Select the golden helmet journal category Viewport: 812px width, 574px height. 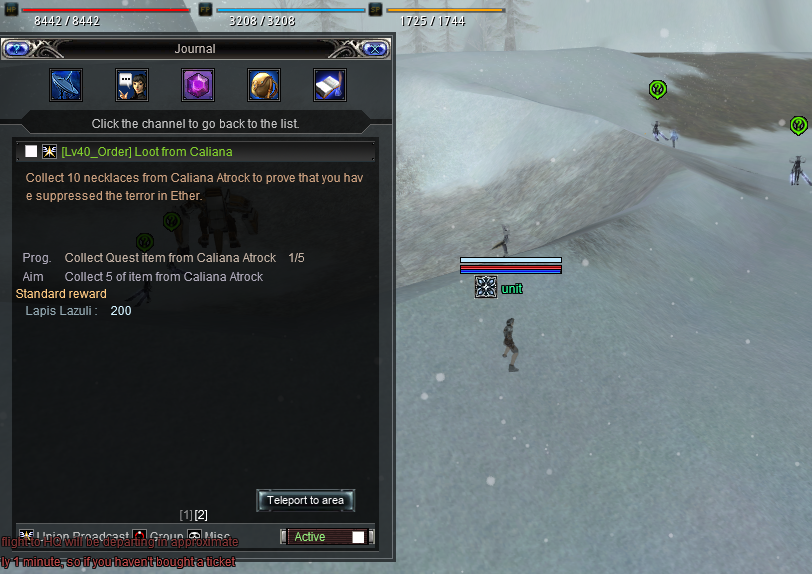(x=264, y=85)
